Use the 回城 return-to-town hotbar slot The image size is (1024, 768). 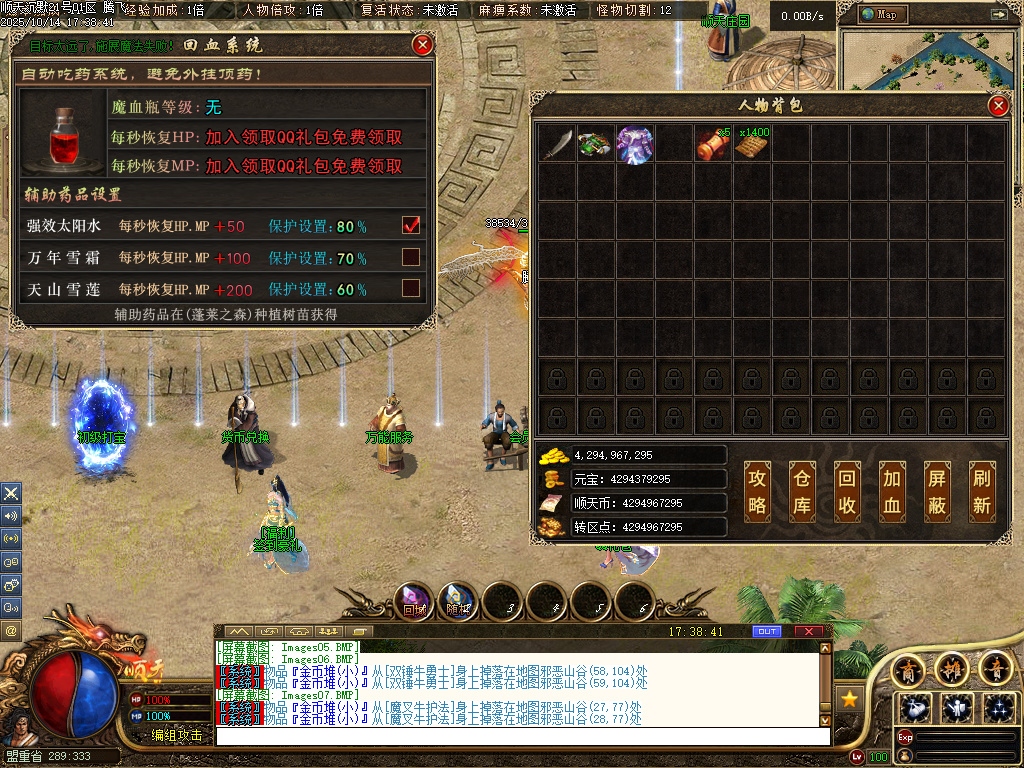[414, 601]
